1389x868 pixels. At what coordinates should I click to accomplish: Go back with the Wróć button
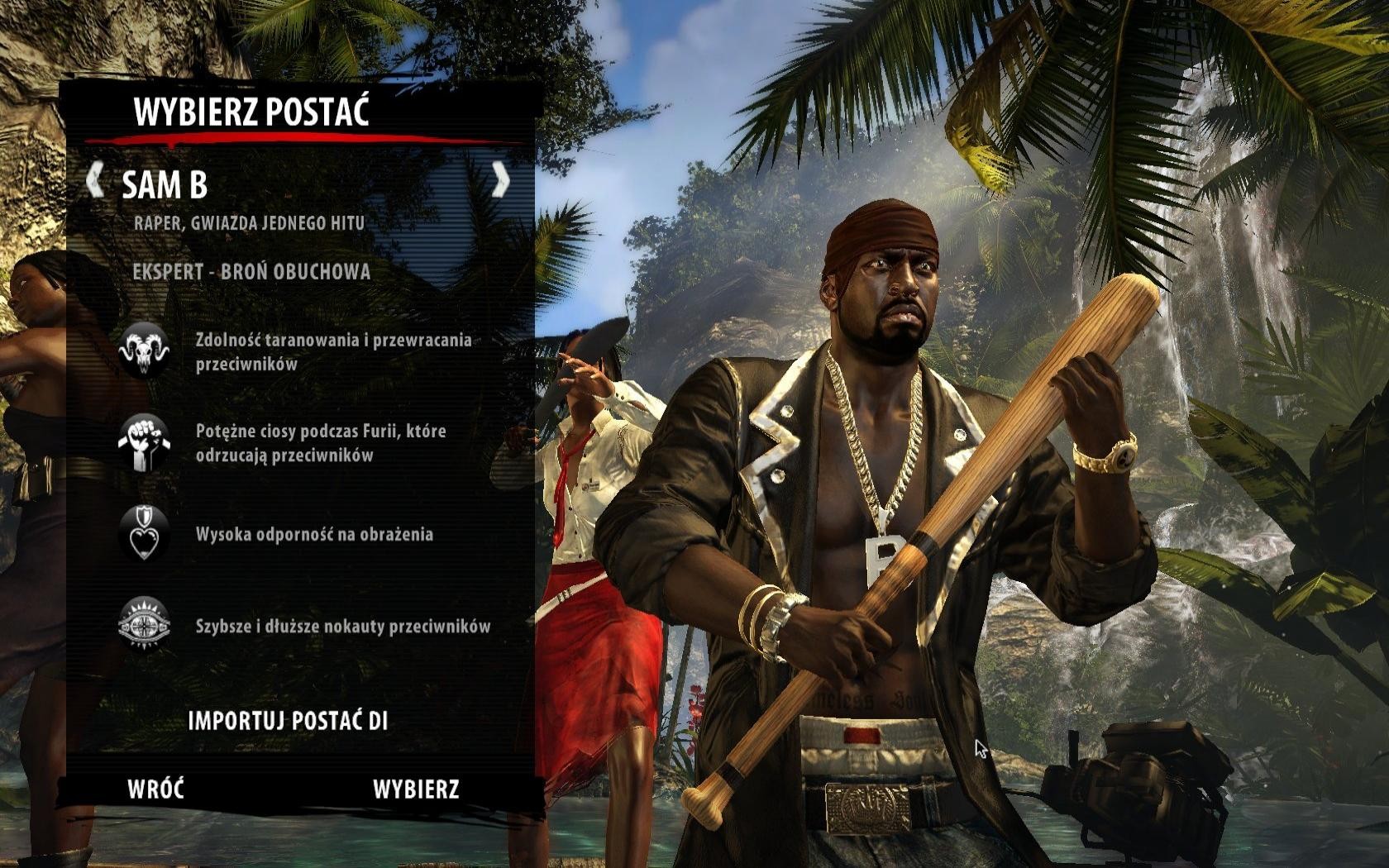pyautogui.click(x=155, y=789)
